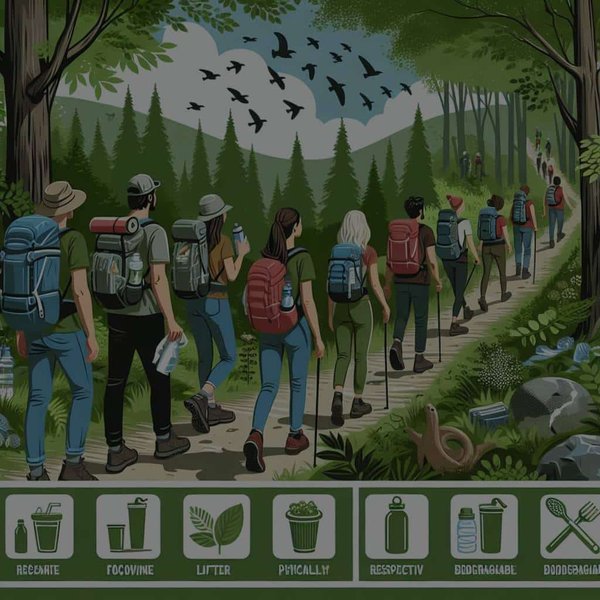The height and width of the screenshot is (600, 600).
Task: Select the PHICALLY trash bin icon
Action: point(304,526)
